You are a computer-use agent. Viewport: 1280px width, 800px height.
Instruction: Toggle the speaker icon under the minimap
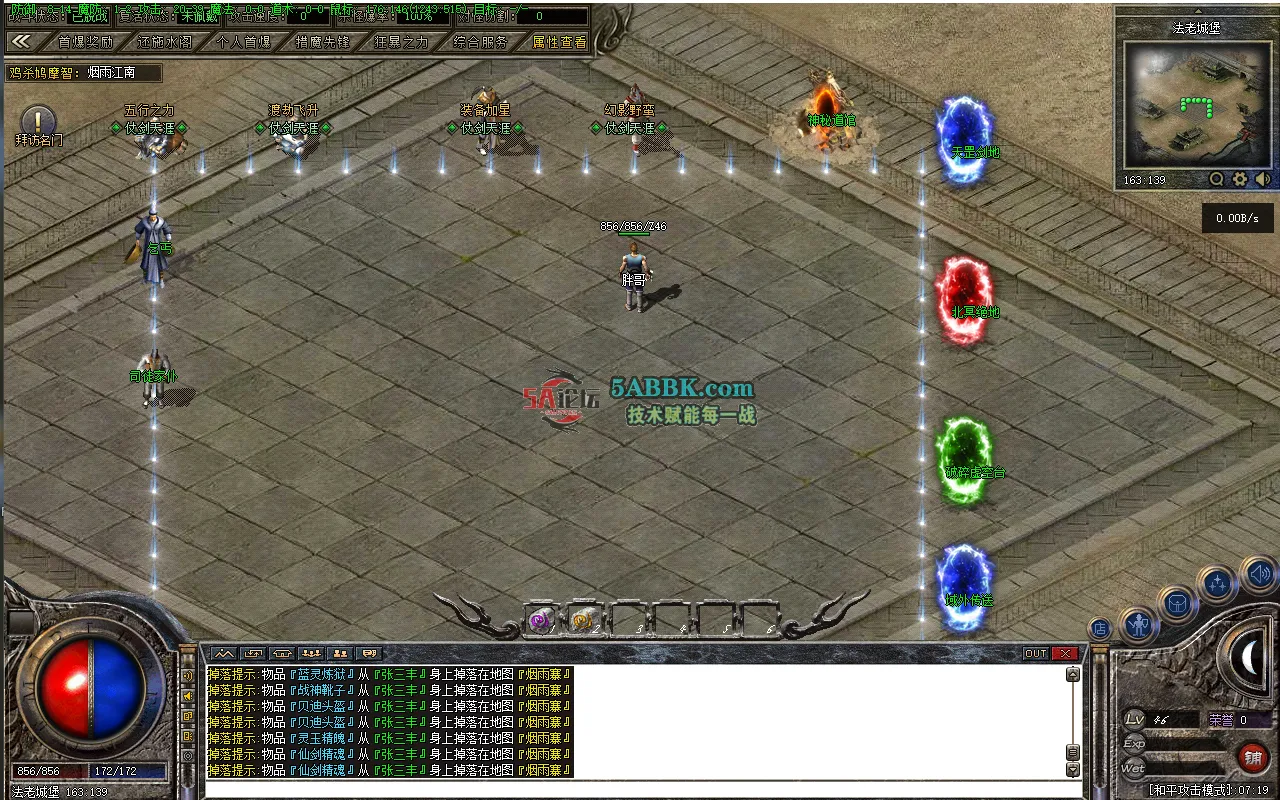click(x=1262, y=179)
